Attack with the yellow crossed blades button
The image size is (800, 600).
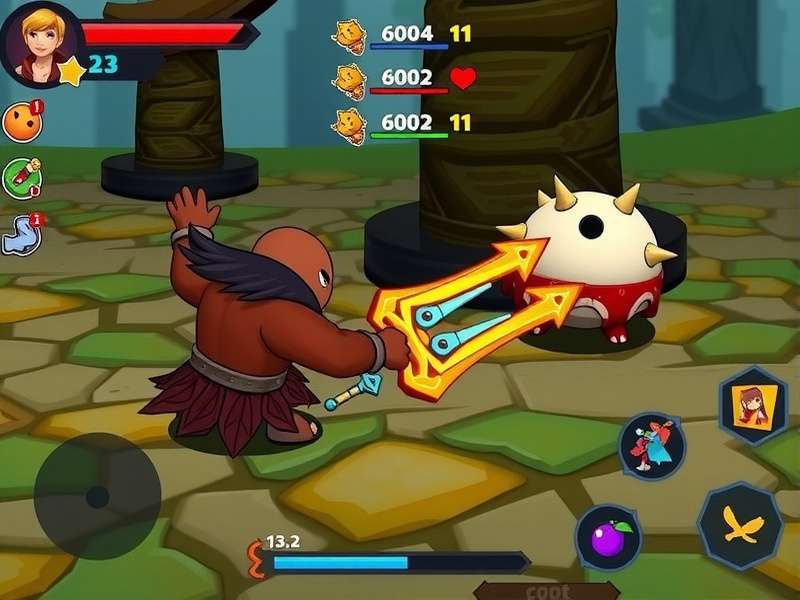[741, 525]
